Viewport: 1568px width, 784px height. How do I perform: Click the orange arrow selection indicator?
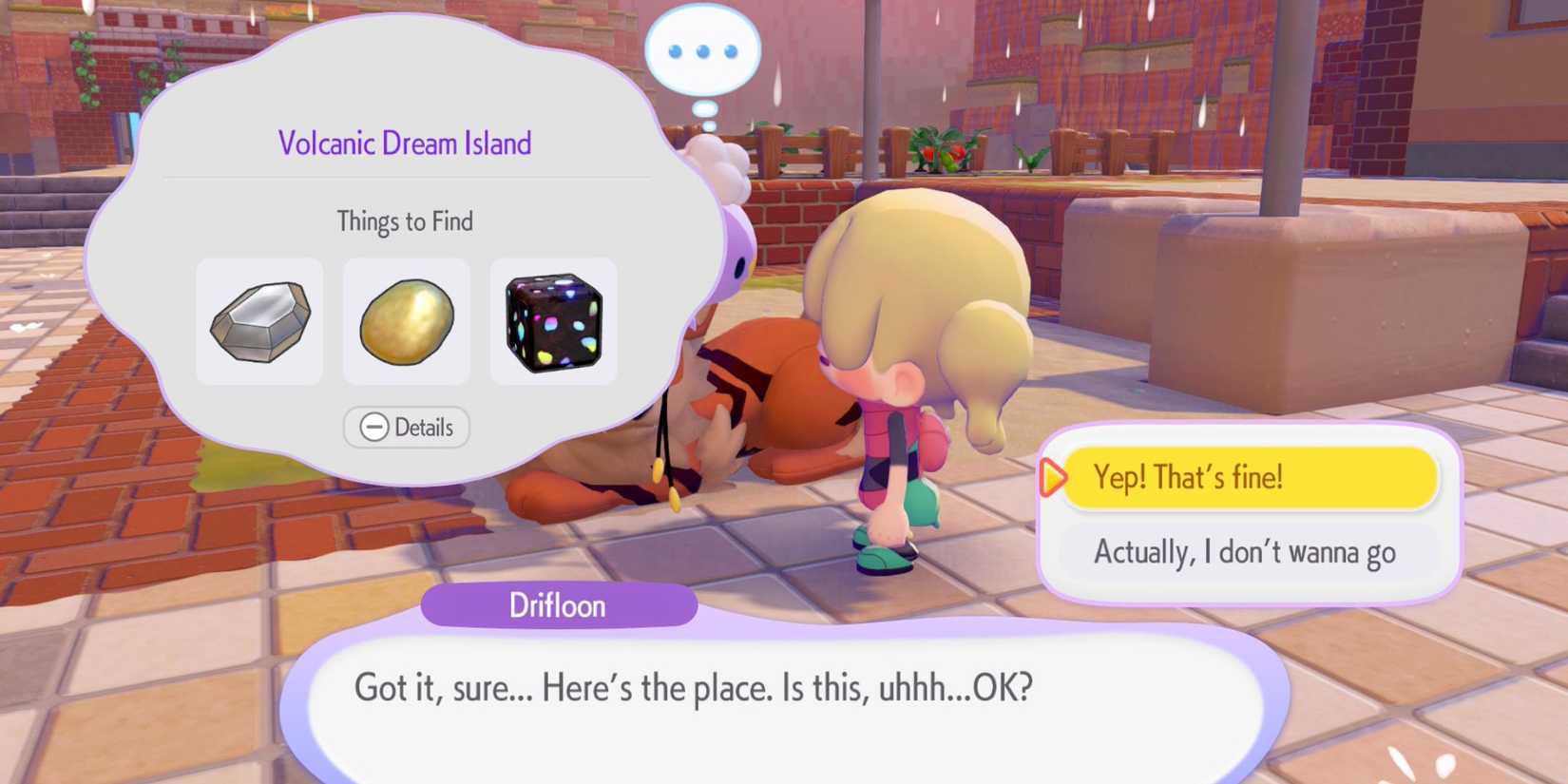pos(1055,481)
